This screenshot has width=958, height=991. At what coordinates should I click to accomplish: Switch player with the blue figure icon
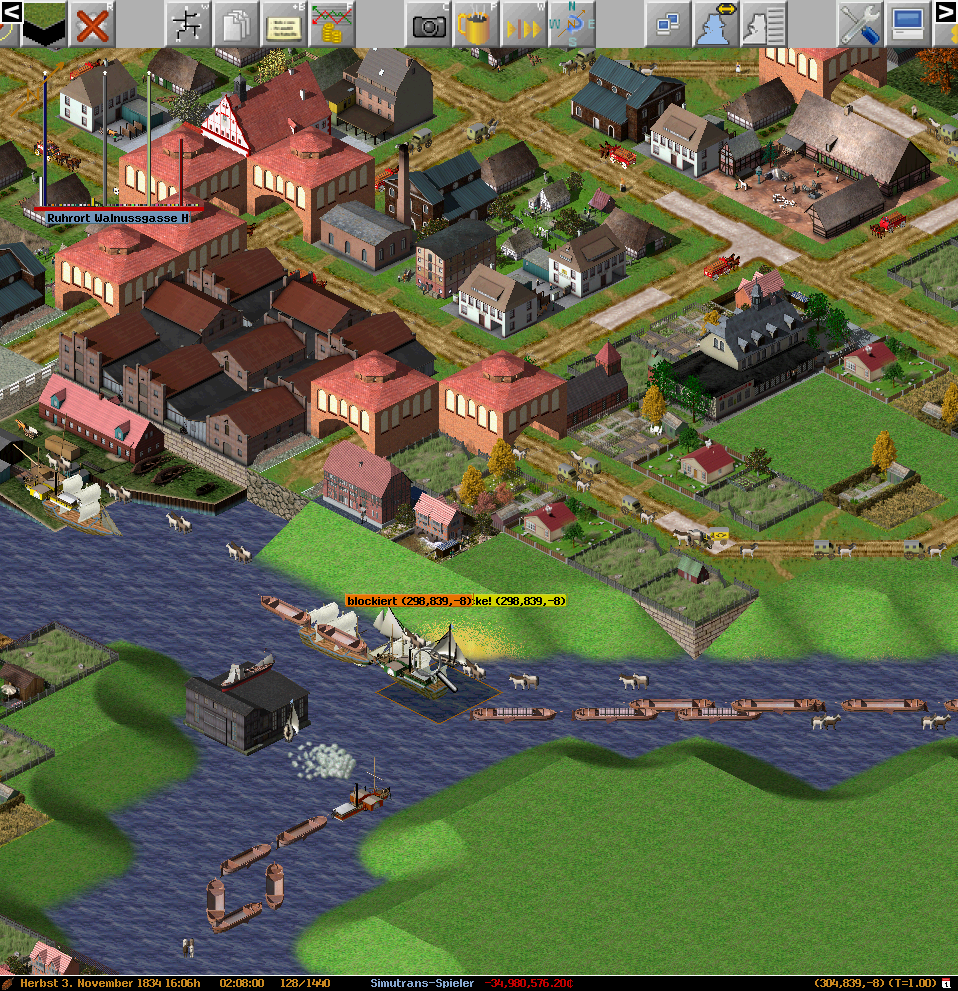pos(717,22)
